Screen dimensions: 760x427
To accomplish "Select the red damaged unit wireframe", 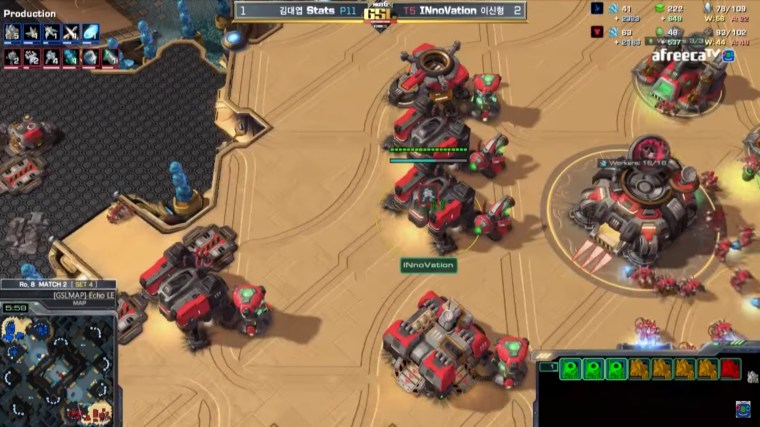I will click(x=730, y=369).
